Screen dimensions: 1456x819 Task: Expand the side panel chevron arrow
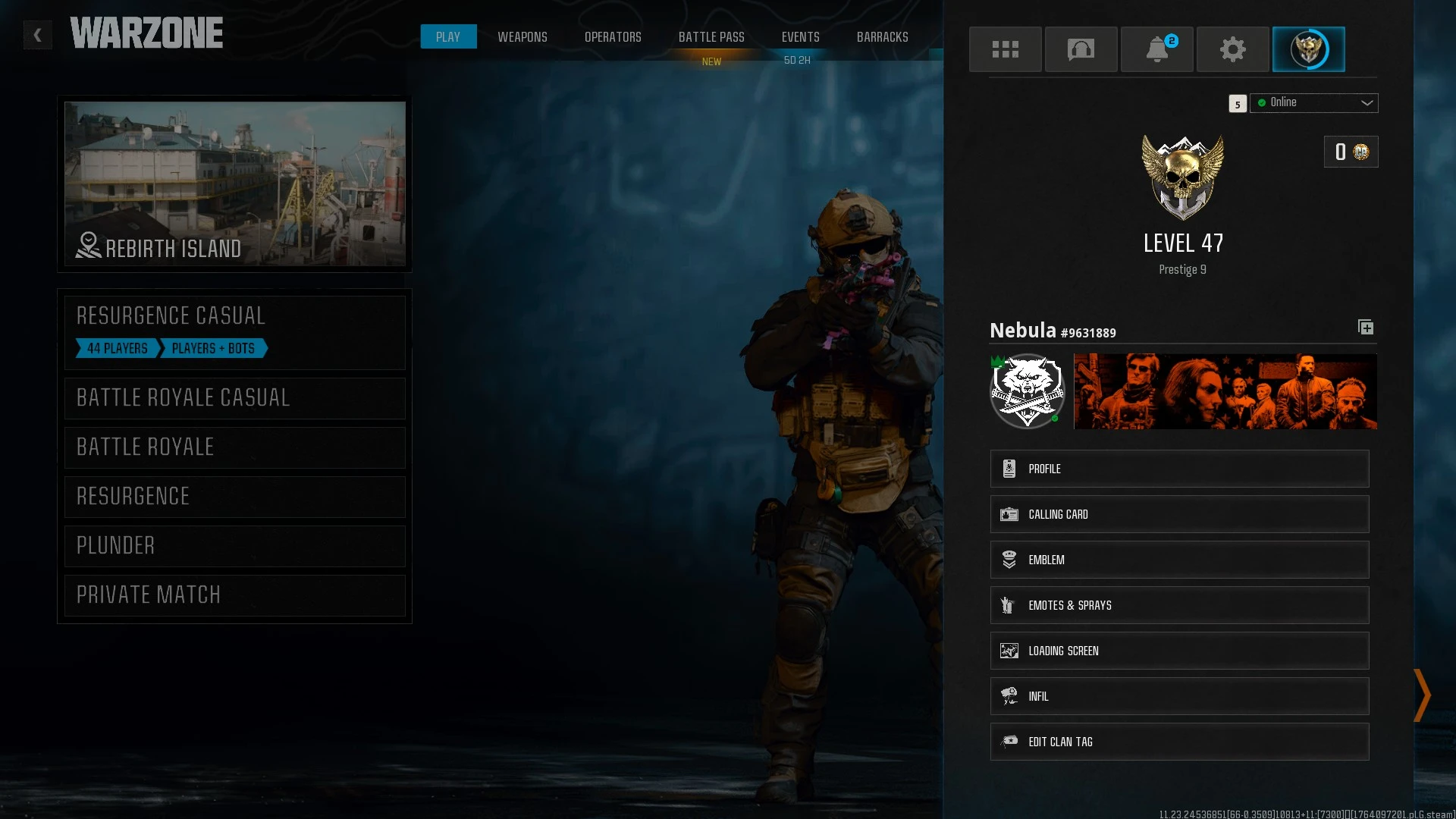(x=1421, y=696)
